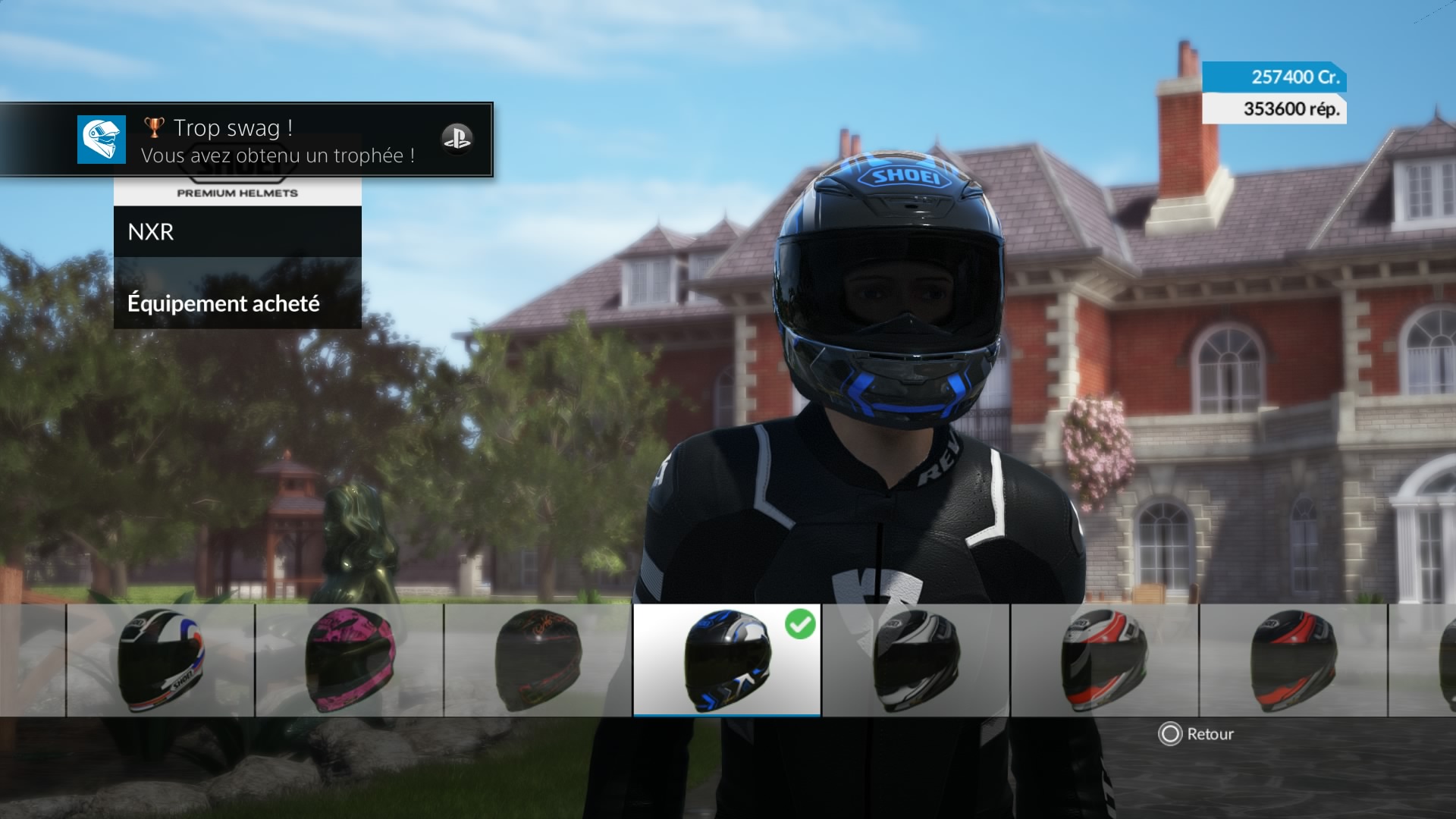Select the white helmet with red-blue stripes
Viewport: 1456px width, 819px height.
click(160, 661)
